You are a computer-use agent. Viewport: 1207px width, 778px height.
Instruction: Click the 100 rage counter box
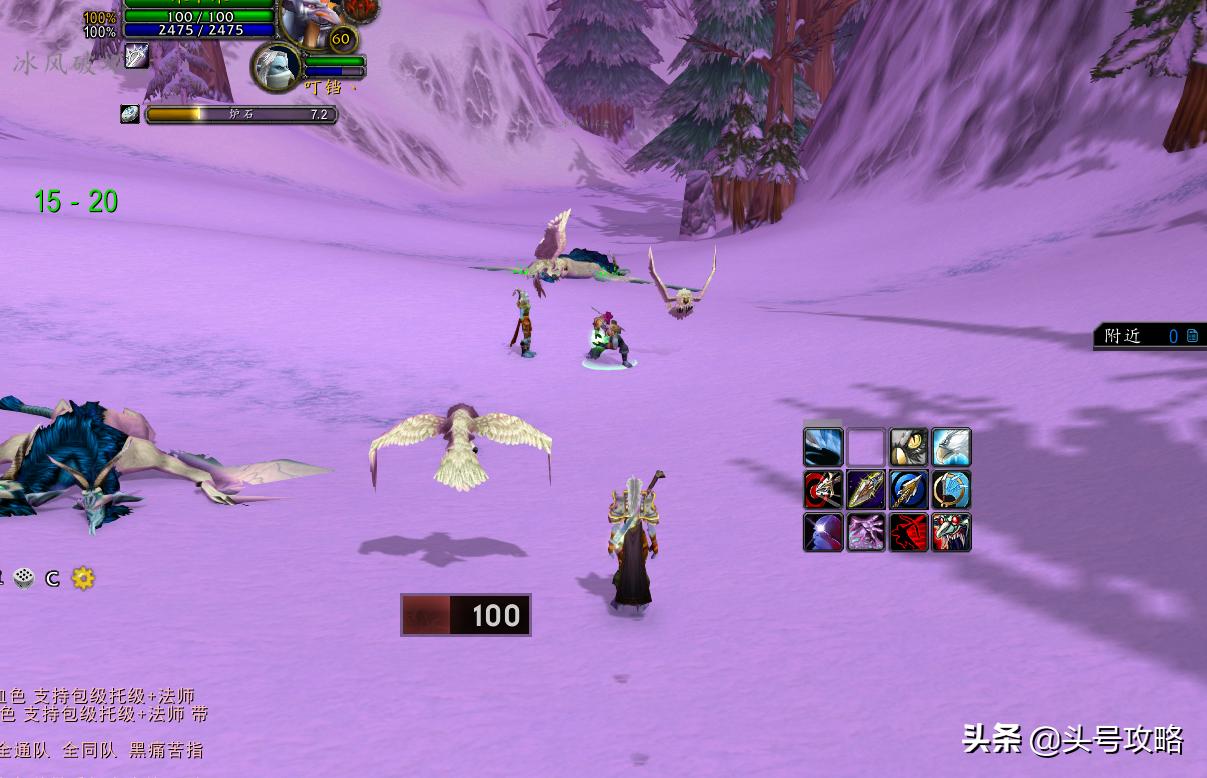[x=465, y=615]
